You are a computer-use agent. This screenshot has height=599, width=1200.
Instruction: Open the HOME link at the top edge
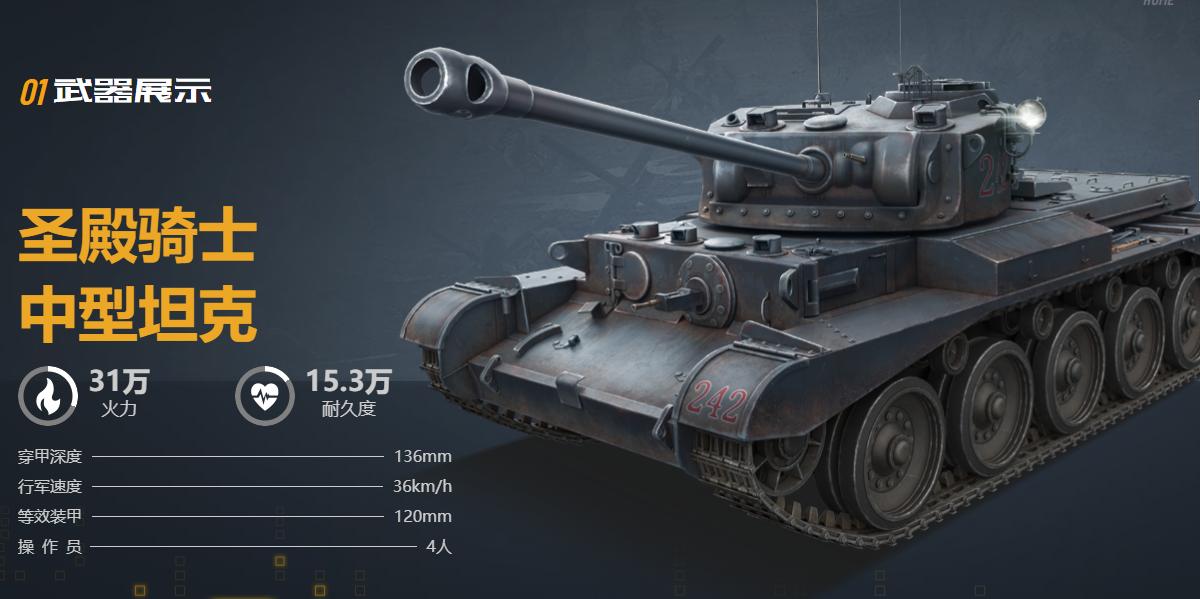(1158, 3)
